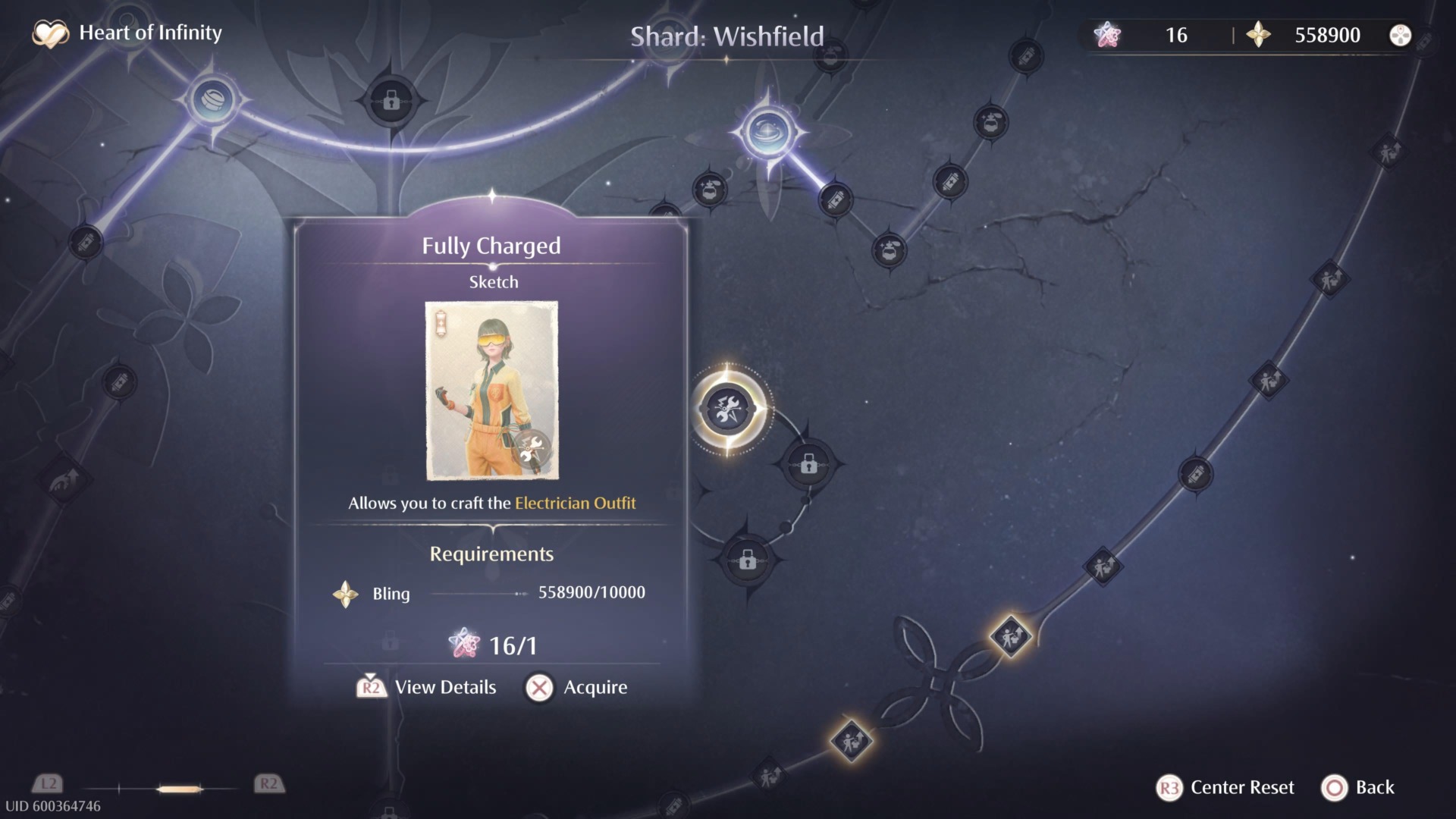
Task: Select the locked padlock node below crafting node
Action: (808, 465)
